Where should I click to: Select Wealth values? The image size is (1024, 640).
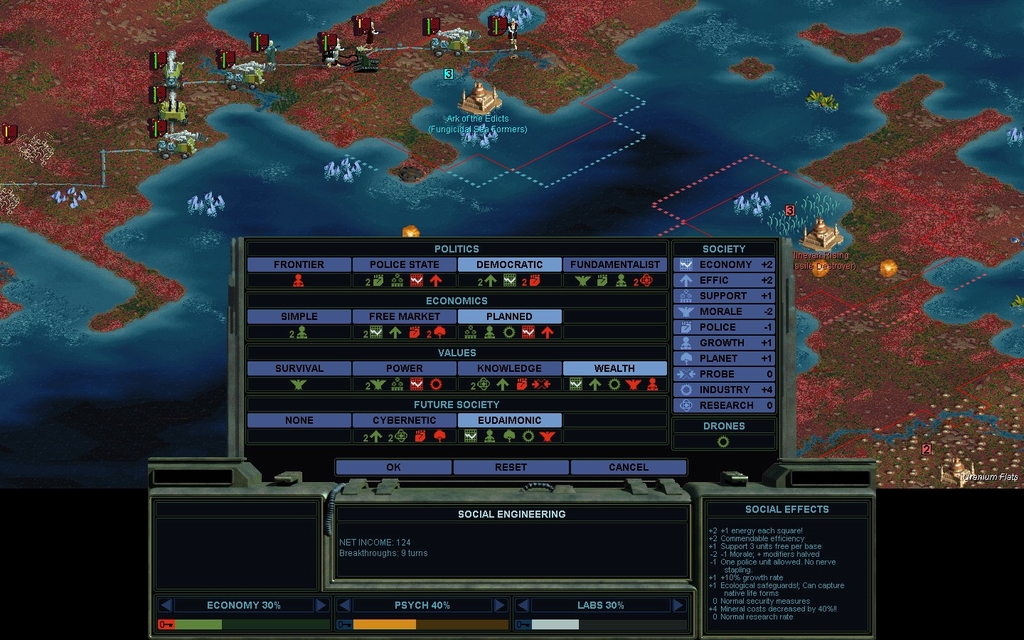click(x=615, y=369)
